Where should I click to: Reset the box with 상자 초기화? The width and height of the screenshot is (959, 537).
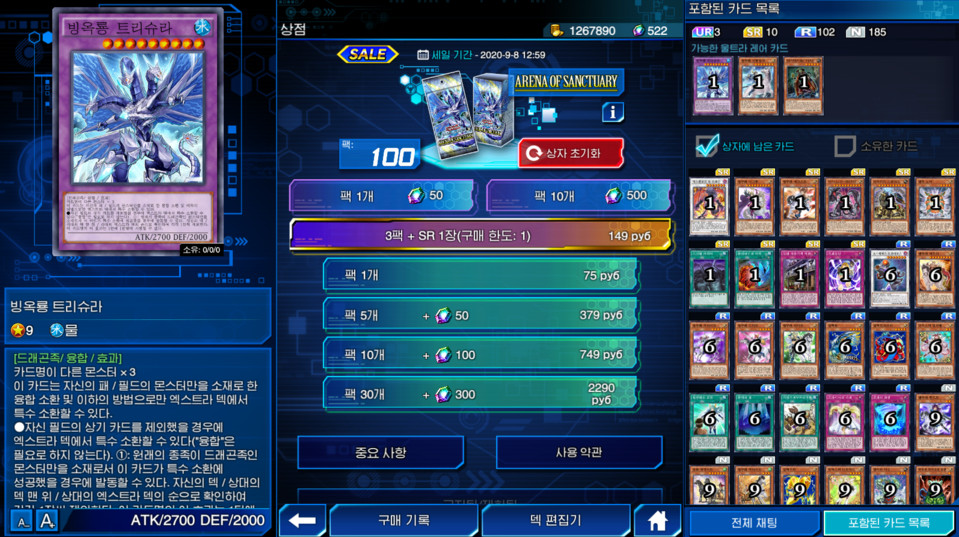point(571,154)
